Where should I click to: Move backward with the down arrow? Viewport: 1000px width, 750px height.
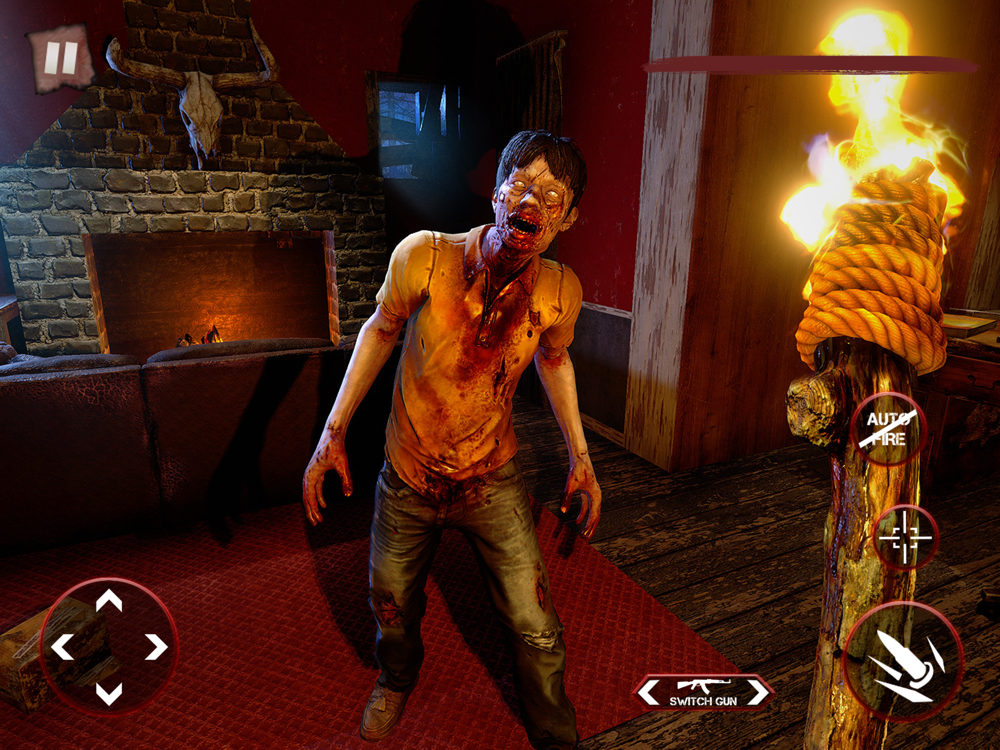pyautogui.click(x=109, y=692)
